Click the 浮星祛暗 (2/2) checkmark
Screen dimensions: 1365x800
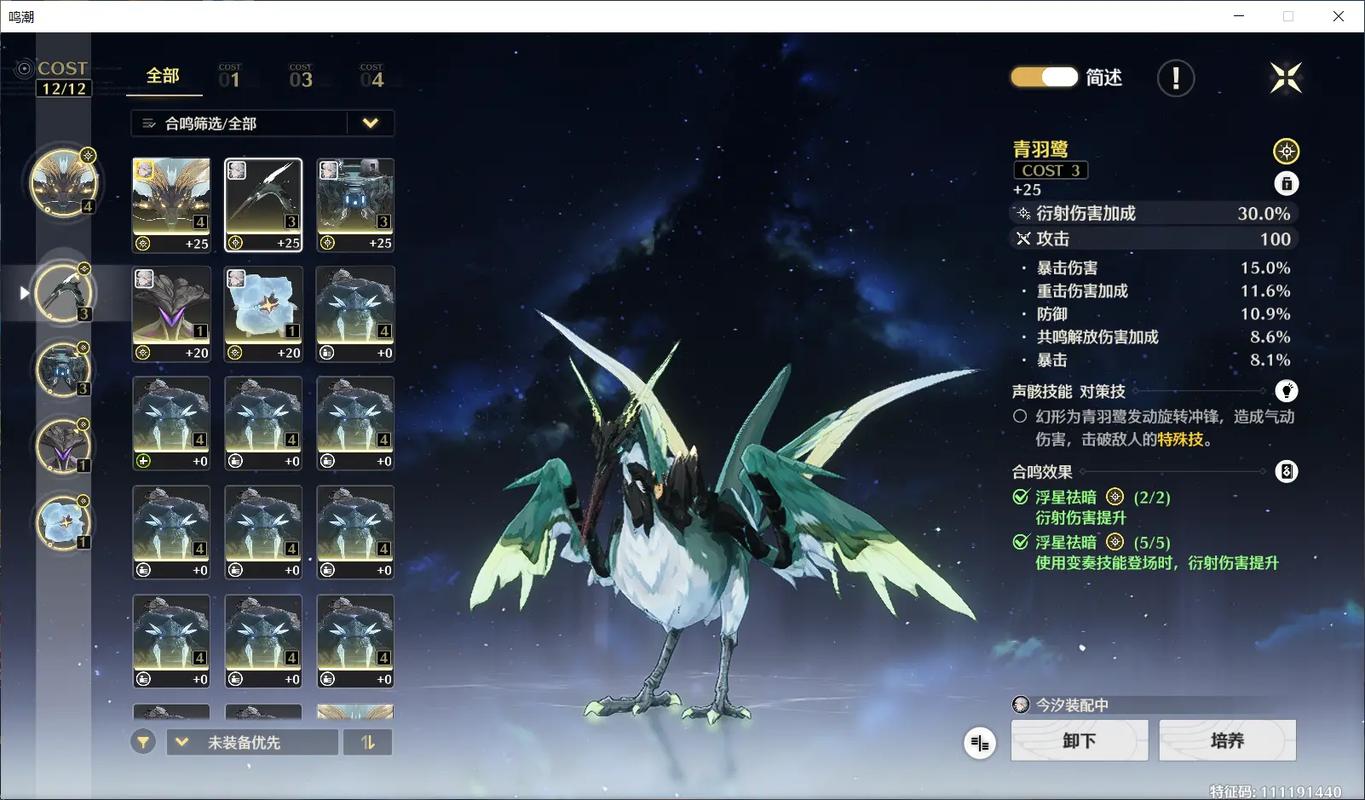pyautogui.click(x=1021, y=497)
